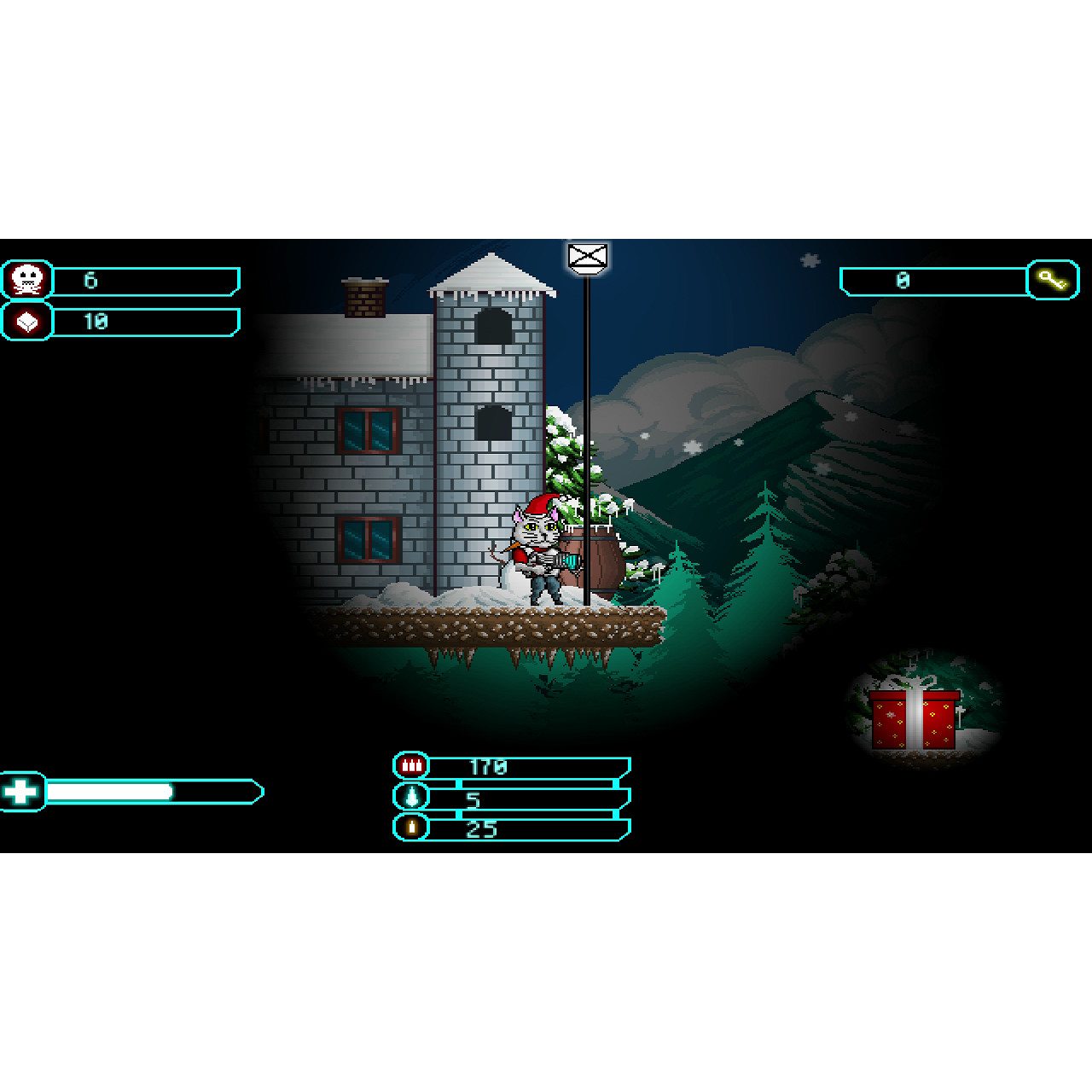Click the yellow key inventory icon
This screenshot has height=1092, width=1092.
point(1053,280)
